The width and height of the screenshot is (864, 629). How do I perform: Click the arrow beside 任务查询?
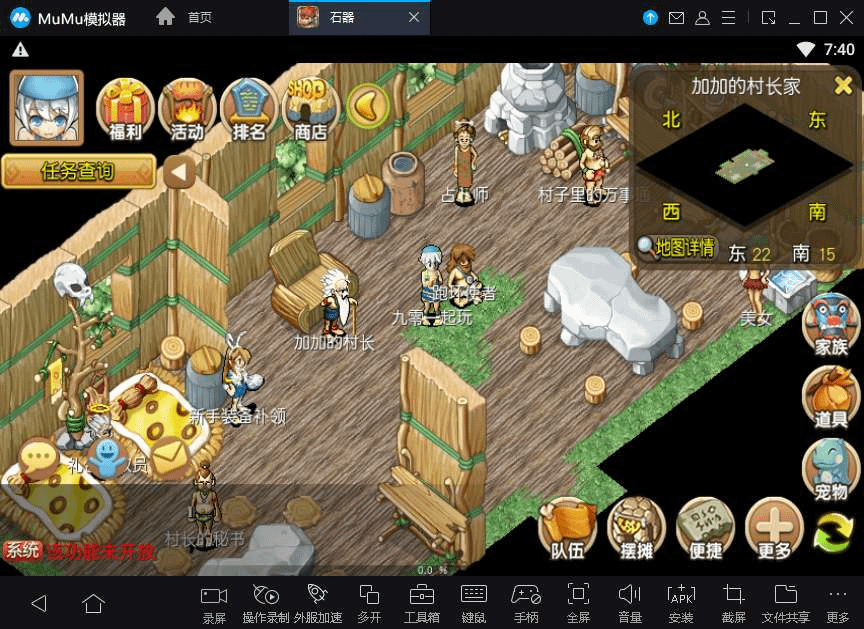[x=179, y=172]
